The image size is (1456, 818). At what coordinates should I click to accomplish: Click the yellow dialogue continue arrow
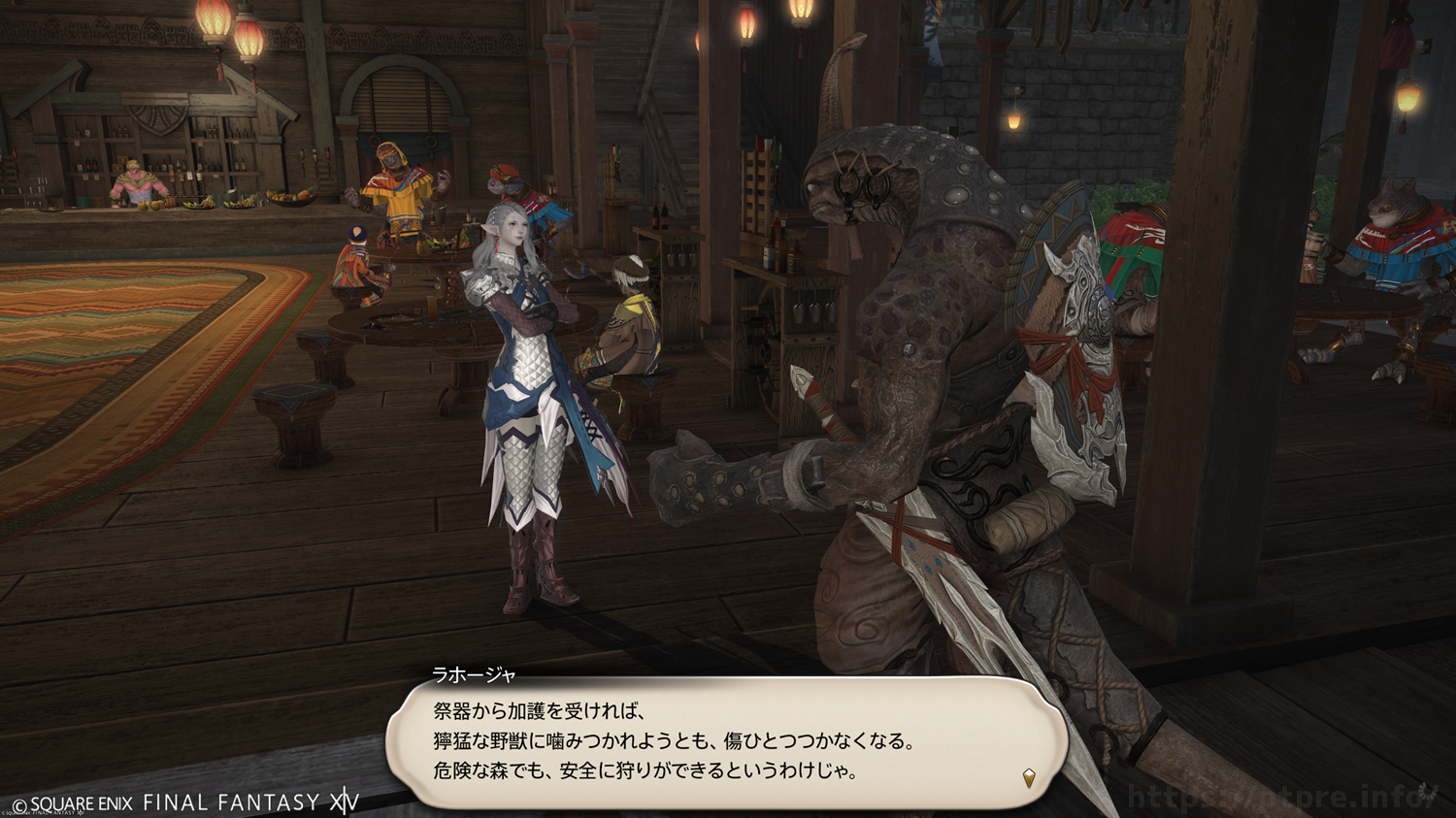(1029, 777)
